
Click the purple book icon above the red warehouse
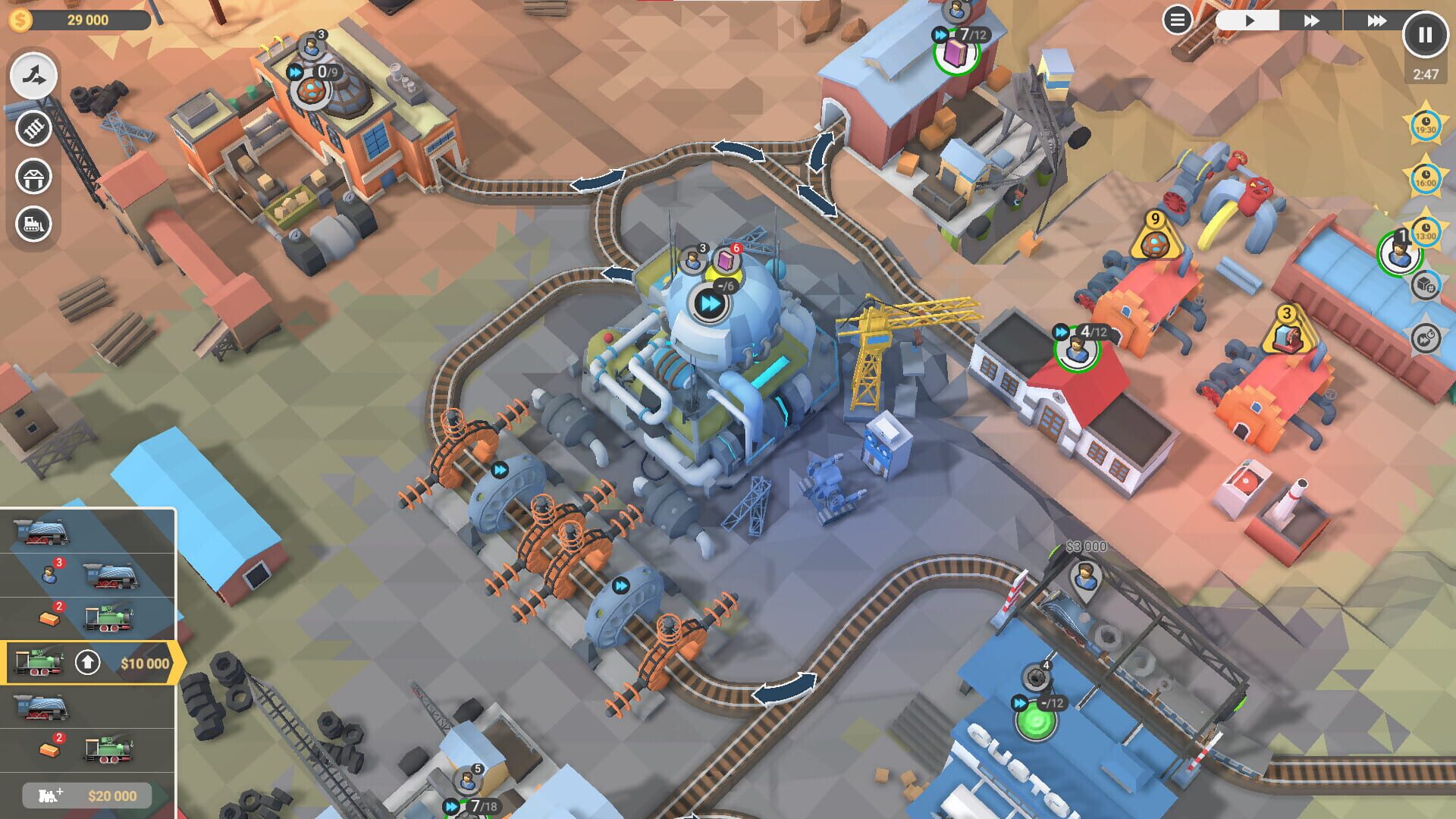(x=956, y=53)
